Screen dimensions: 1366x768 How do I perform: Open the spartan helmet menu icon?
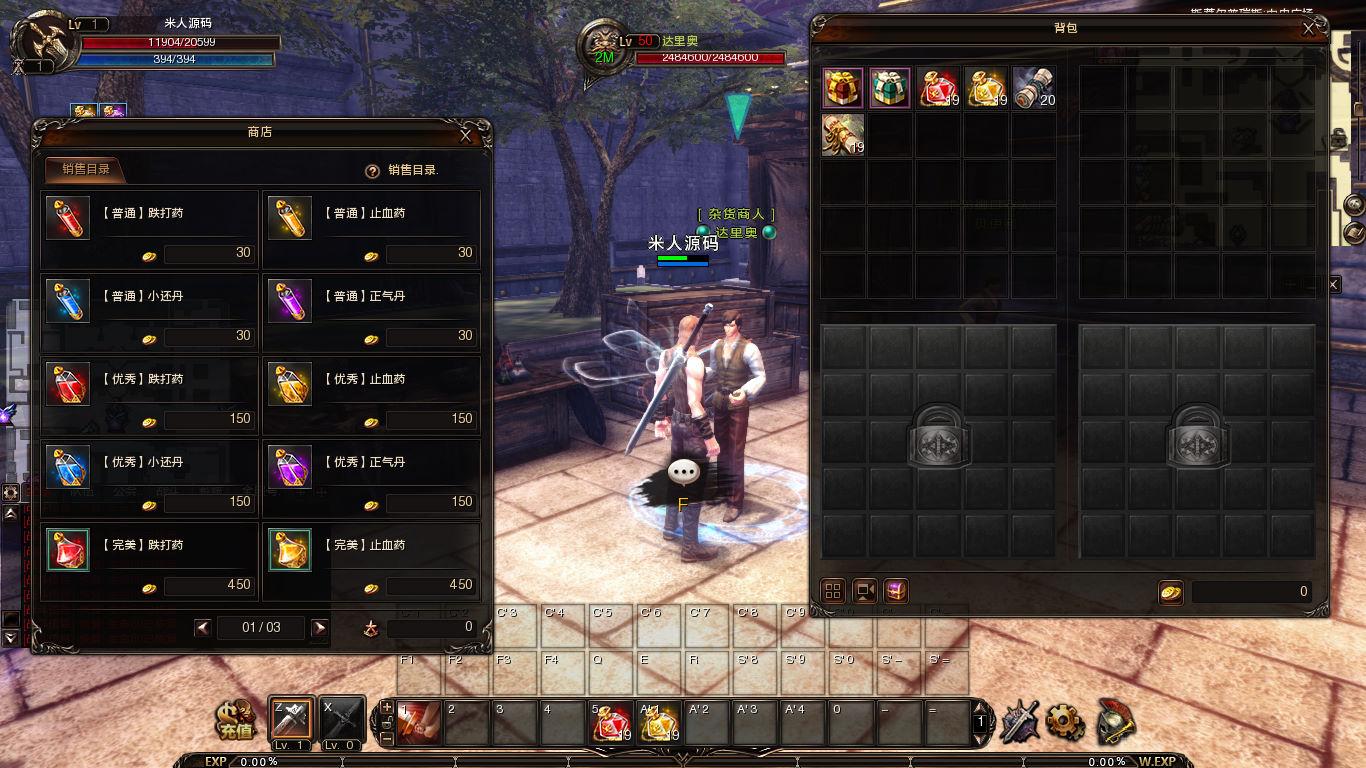pos(1116,719)
